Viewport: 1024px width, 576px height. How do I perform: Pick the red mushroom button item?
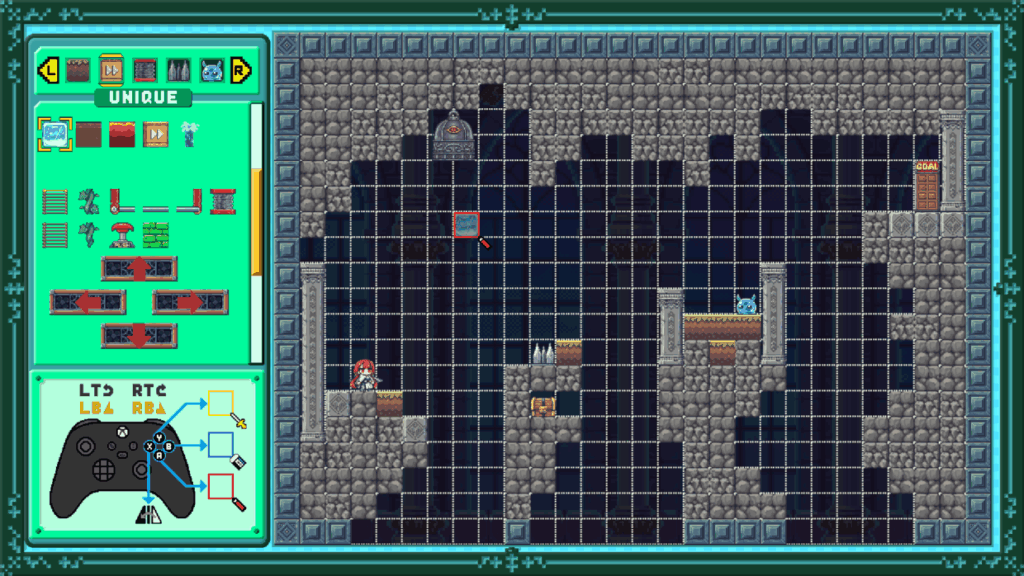click(x=122, y=235)
